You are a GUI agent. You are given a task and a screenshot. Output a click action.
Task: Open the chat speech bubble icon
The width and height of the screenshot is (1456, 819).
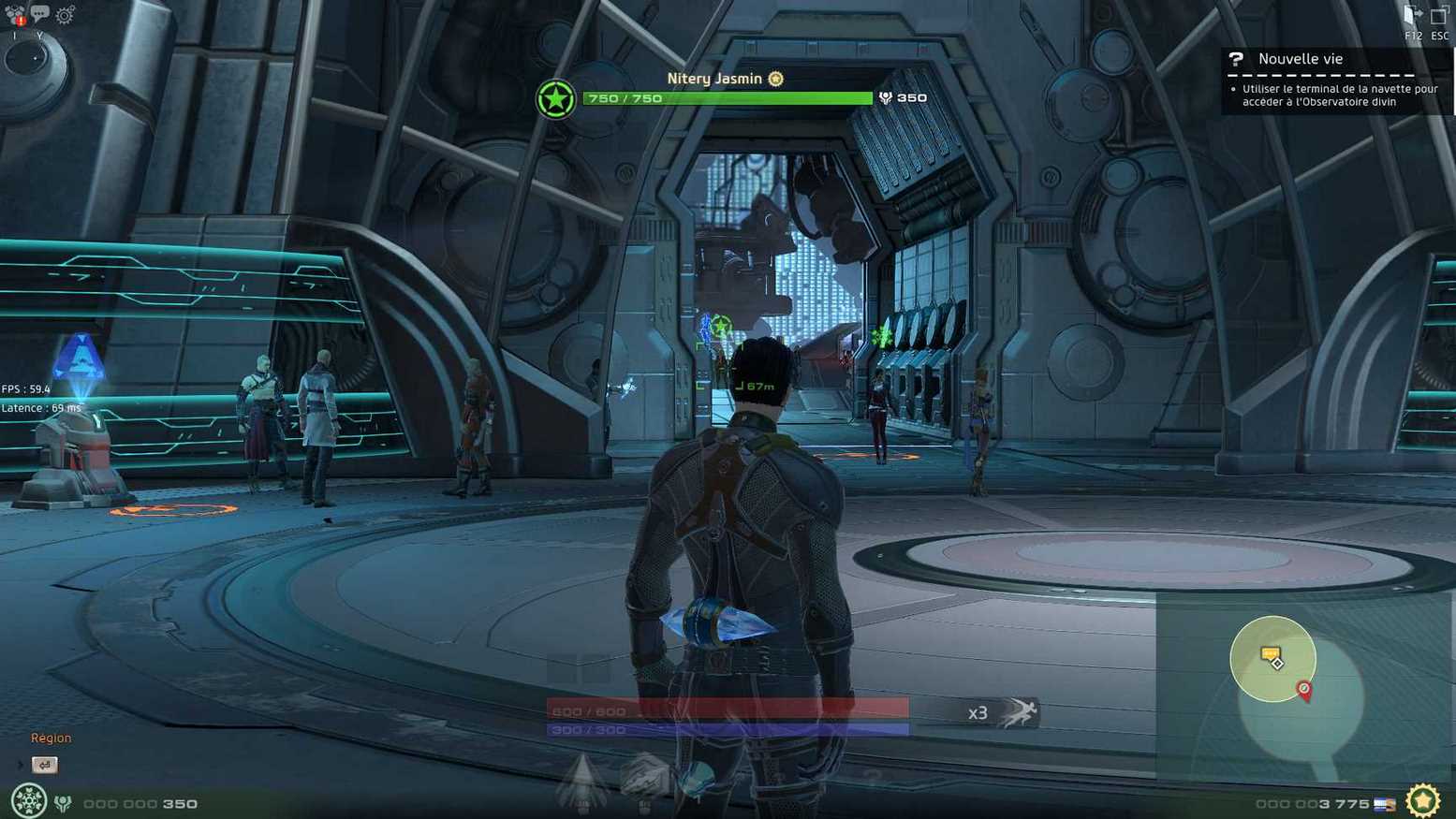pos(39,14)
